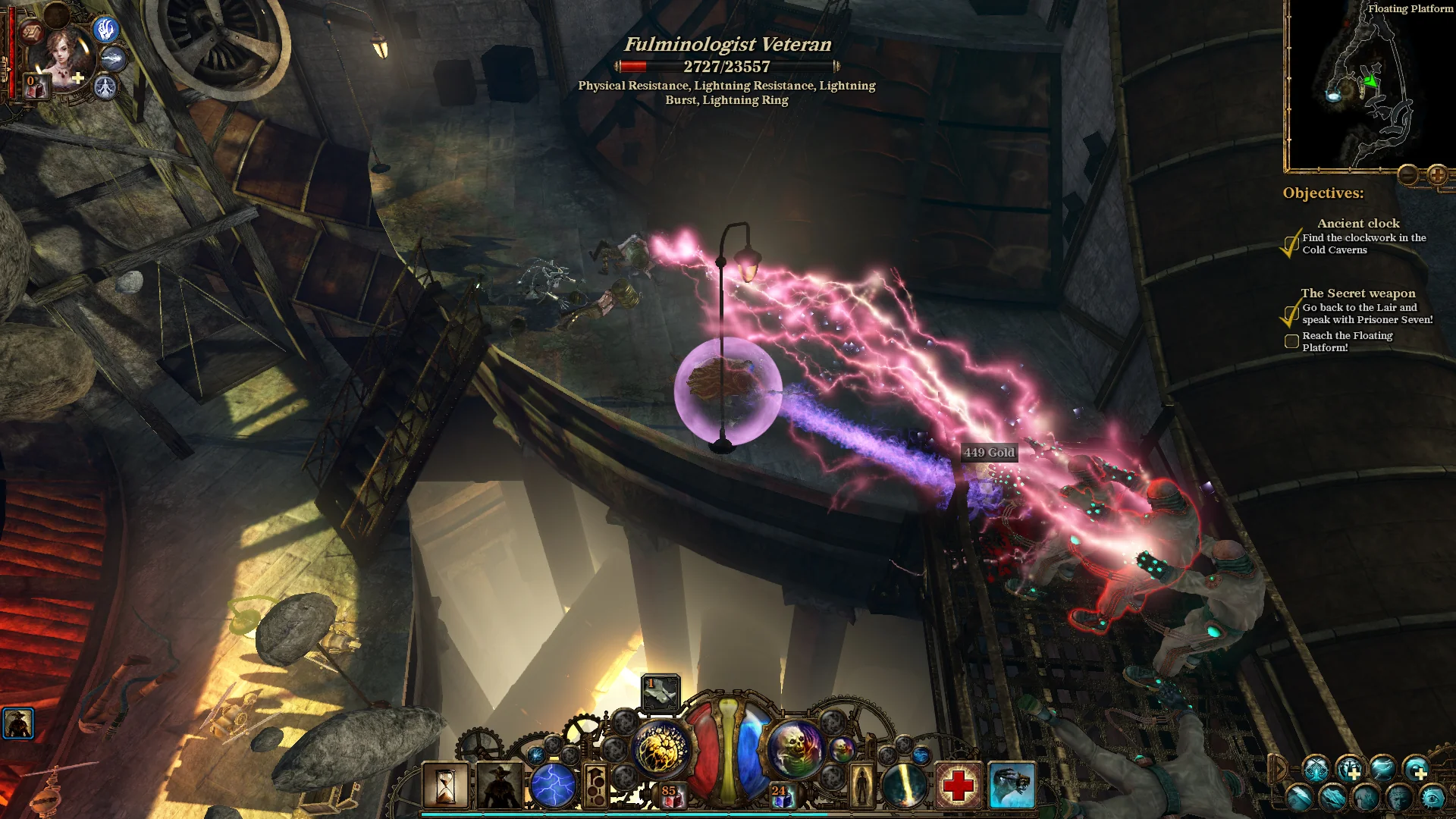Select the quill feather skill icon
Viewport: 1456px width, 819px height.
pyautogui.click(x=1300, y=797)
